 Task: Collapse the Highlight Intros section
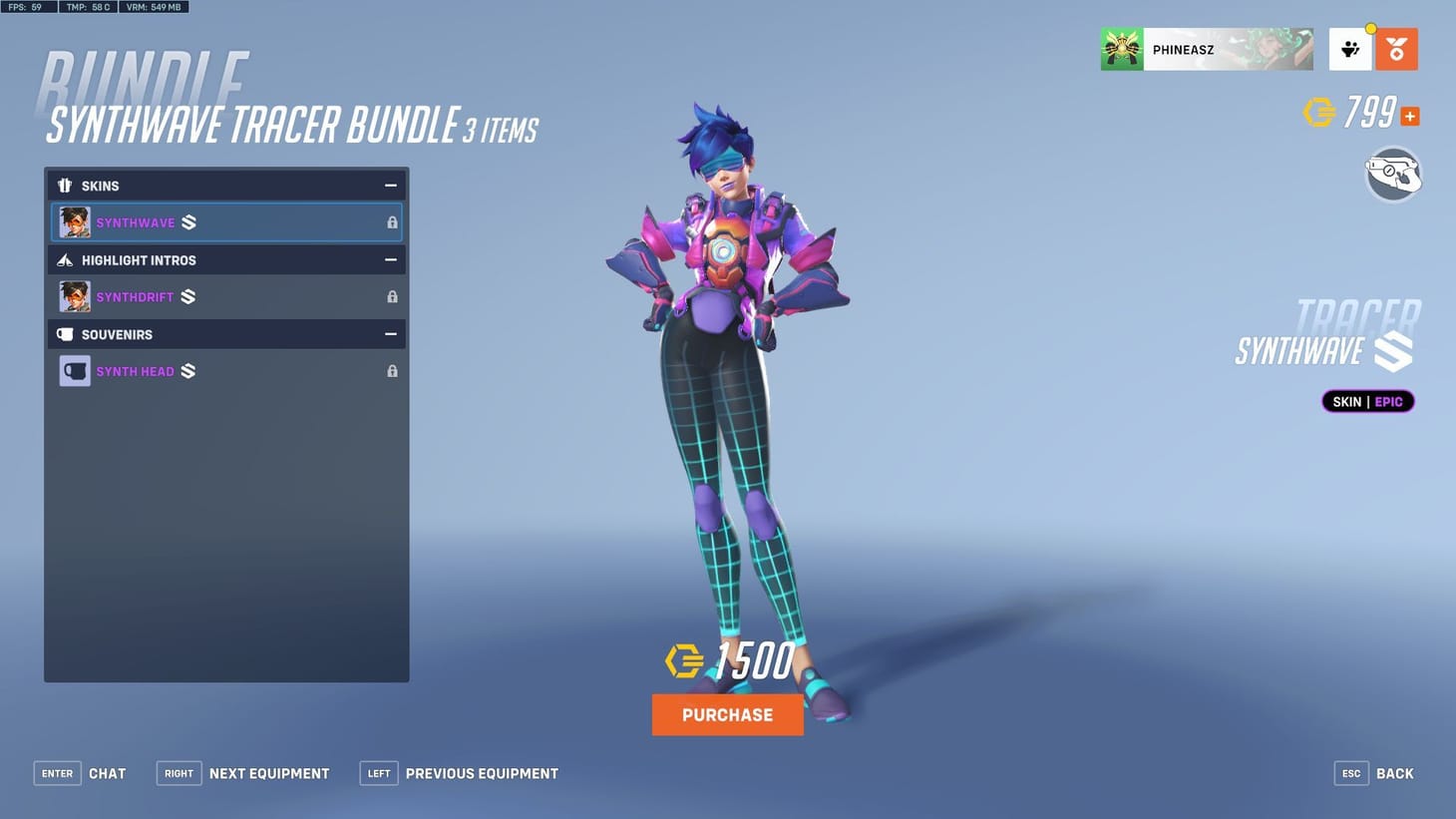coord(390,259)
